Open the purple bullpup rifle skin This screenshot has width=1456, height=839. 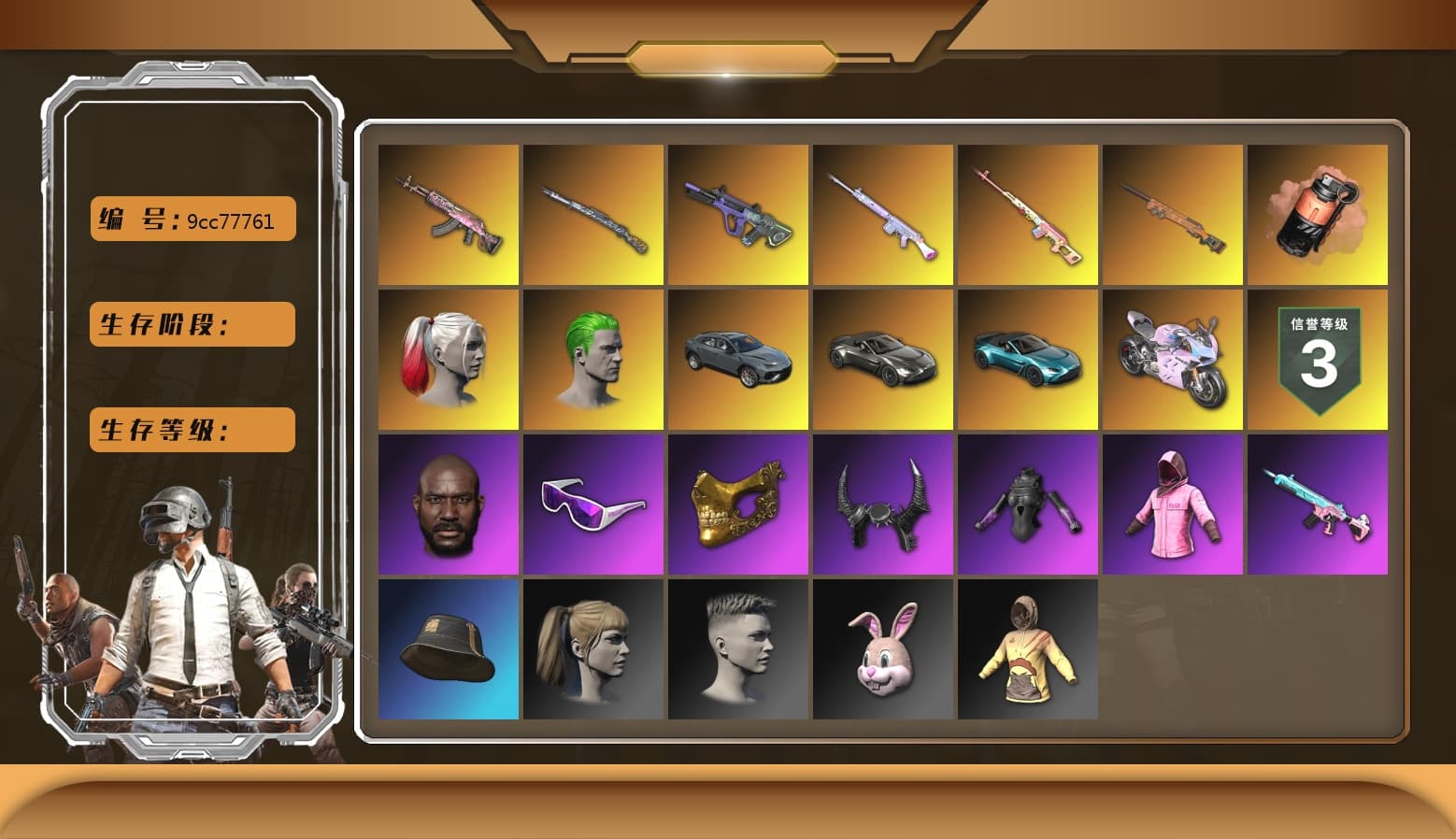[x=738, y=215]
